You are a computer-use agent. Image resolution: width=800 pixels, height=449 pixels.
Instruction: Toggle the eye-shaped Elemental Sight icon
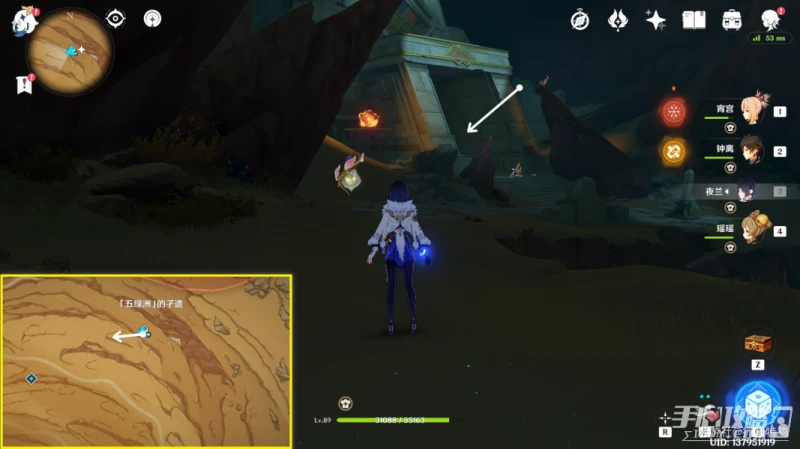click(116, 18)
